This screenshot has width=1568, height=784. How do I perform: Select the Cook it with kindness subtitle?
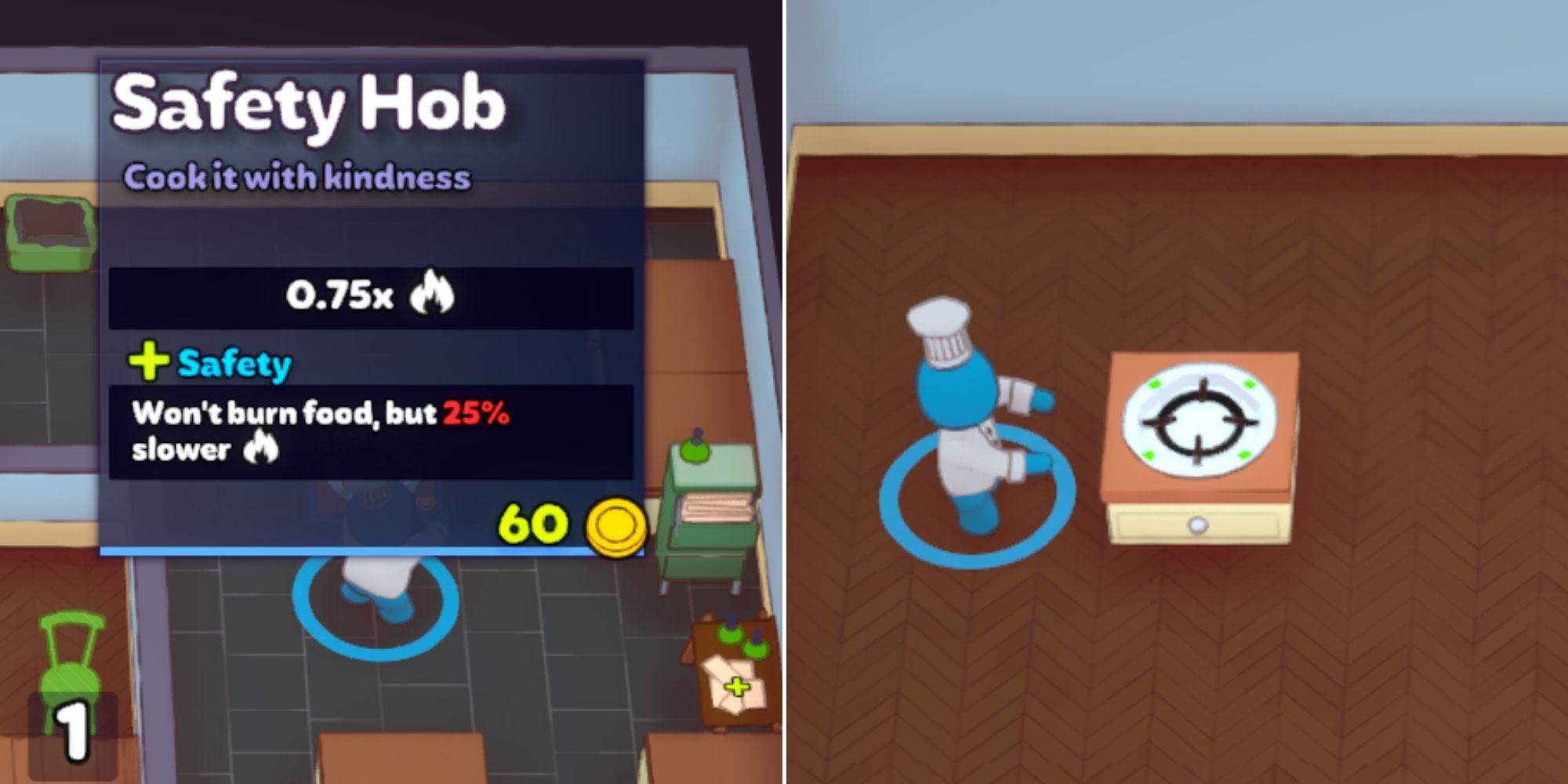pyautogui.click(x=298, y=178)
